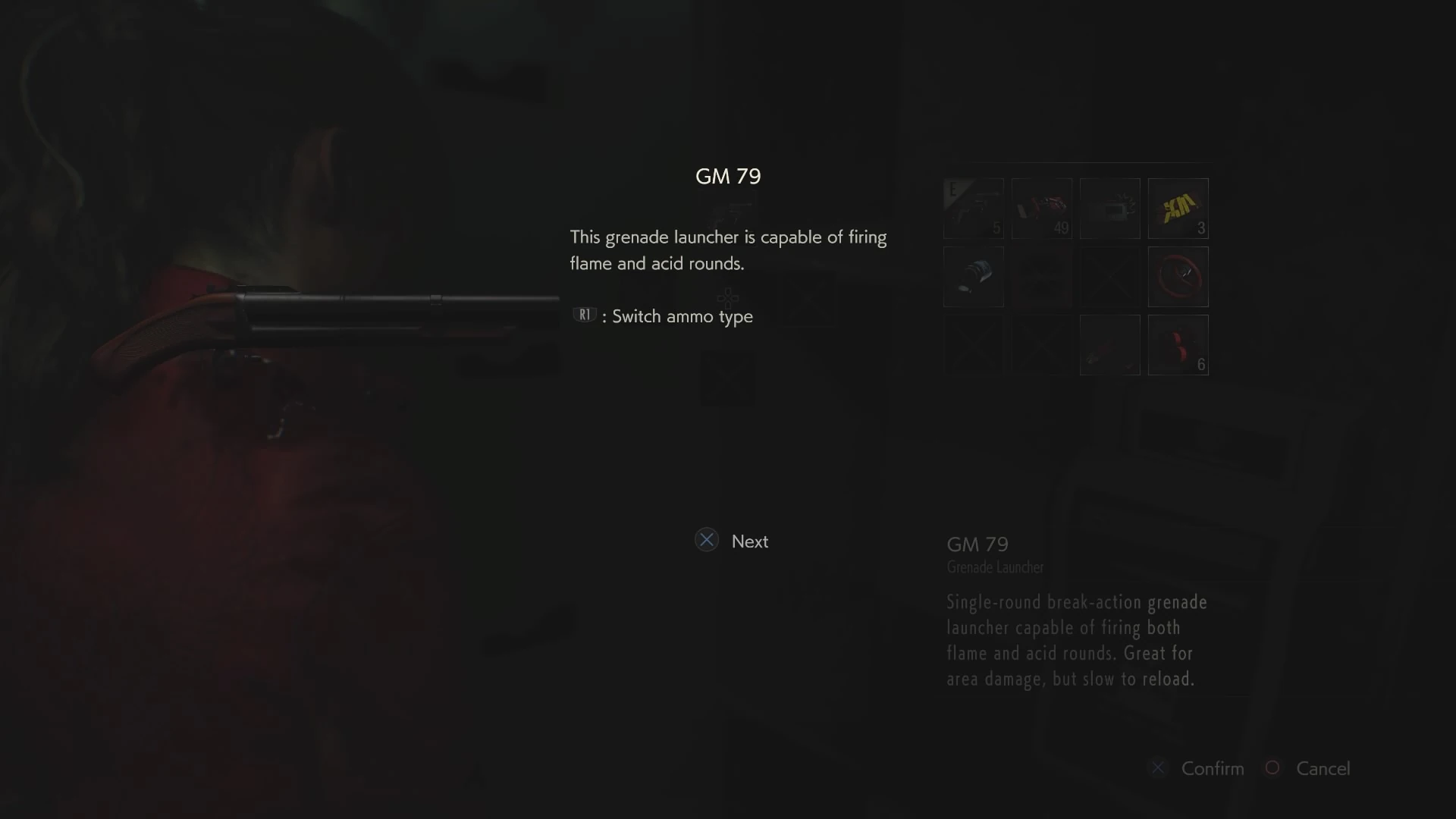Select Confirm at the bottom right
This screenshot has height=819, width=1456.
point(1212,768)
